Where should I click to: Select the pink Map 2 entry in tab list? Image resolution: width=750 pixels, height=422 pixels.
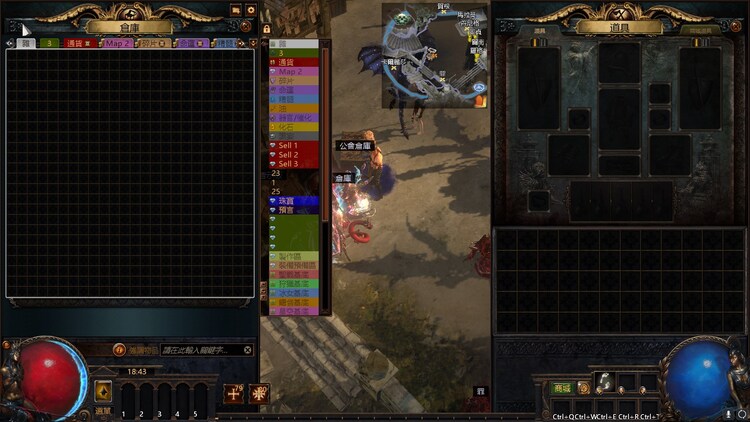click(293, 72)
